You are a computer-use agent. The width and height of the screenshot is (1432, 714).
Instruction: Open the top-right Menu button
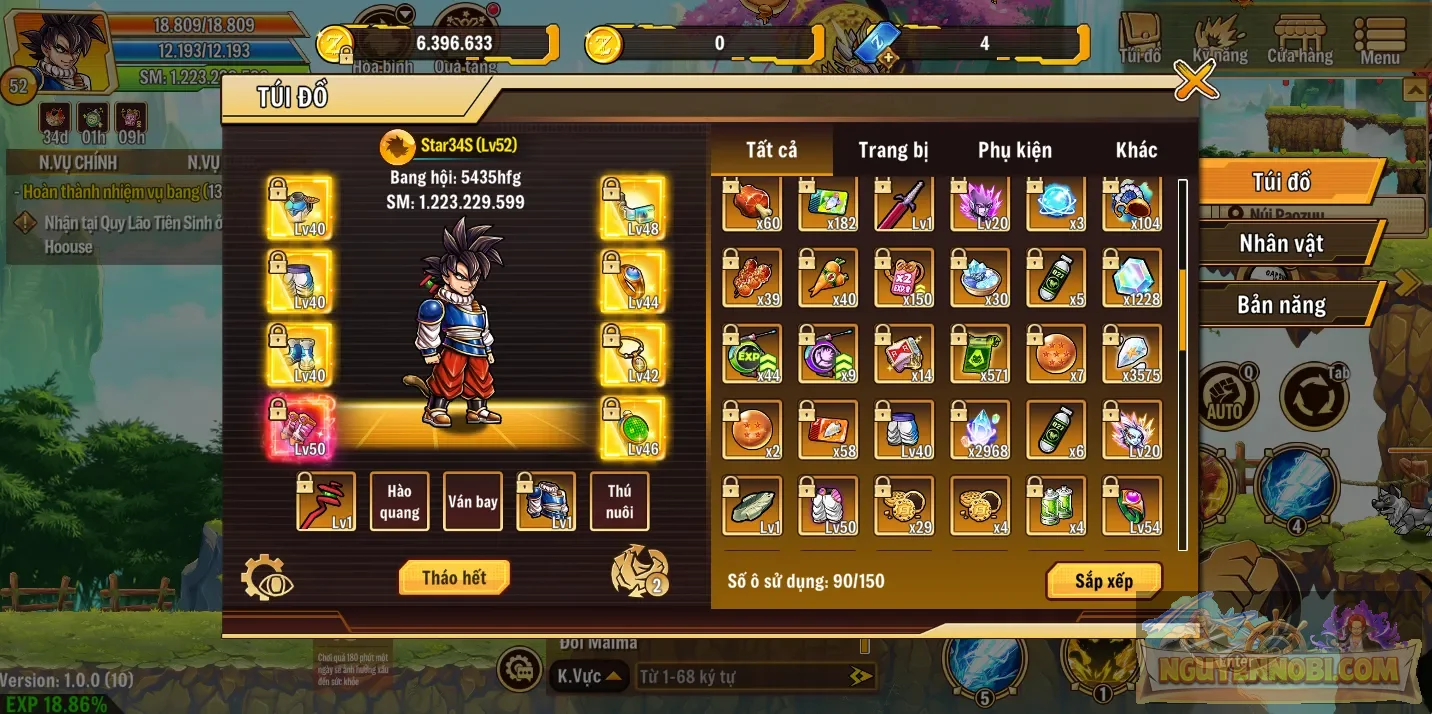(x=1379, y=40)
